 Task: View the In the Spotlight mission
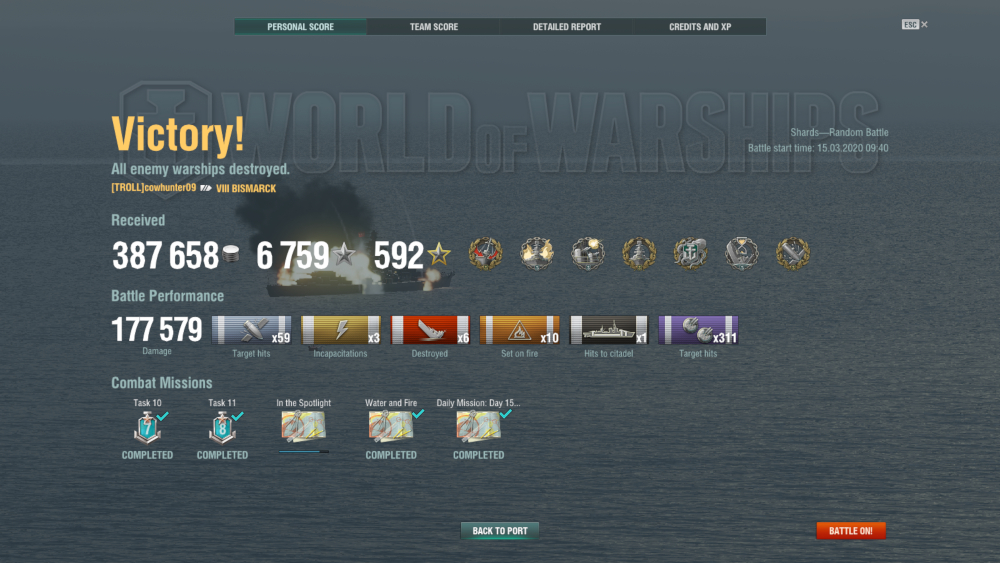[x=303, y=427]
